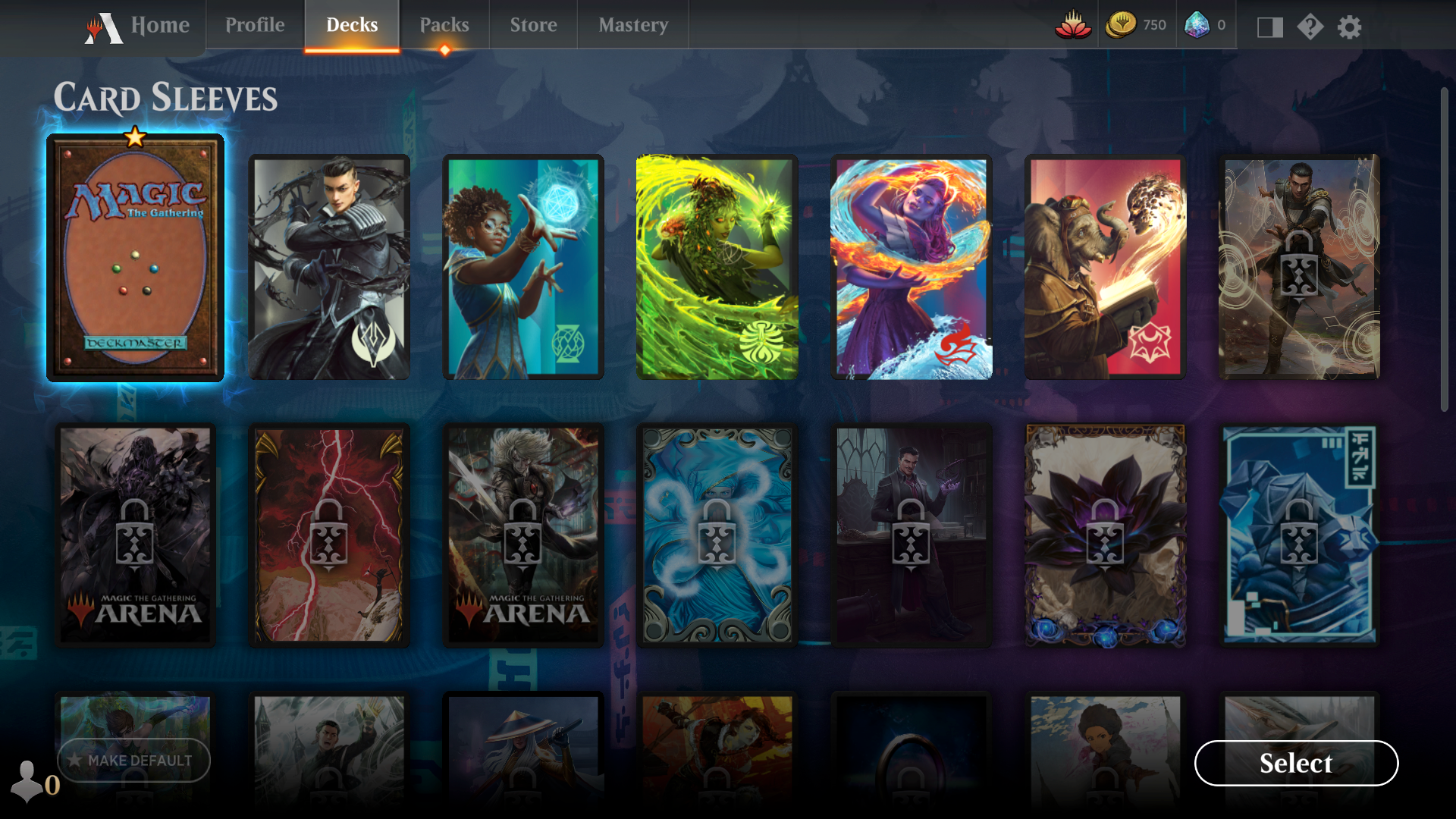This screenshot has height=819, width=1456.
Task: Switch to the Packs tab
Action: [446, 24]
